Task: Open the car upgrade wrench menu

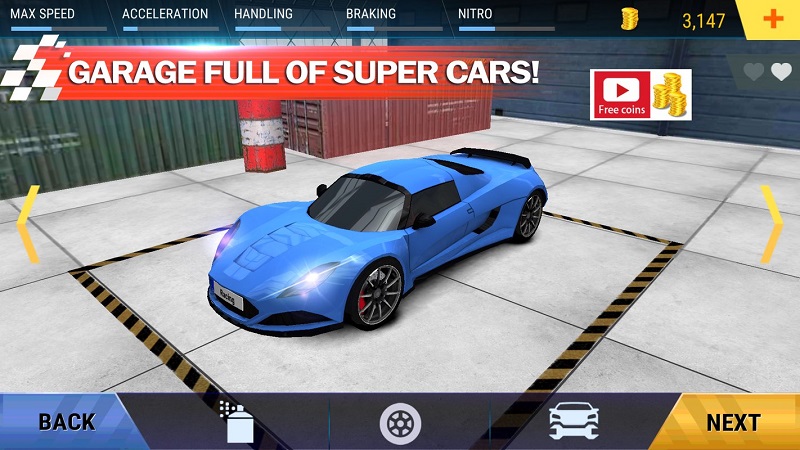Action: tap(573, 422)
